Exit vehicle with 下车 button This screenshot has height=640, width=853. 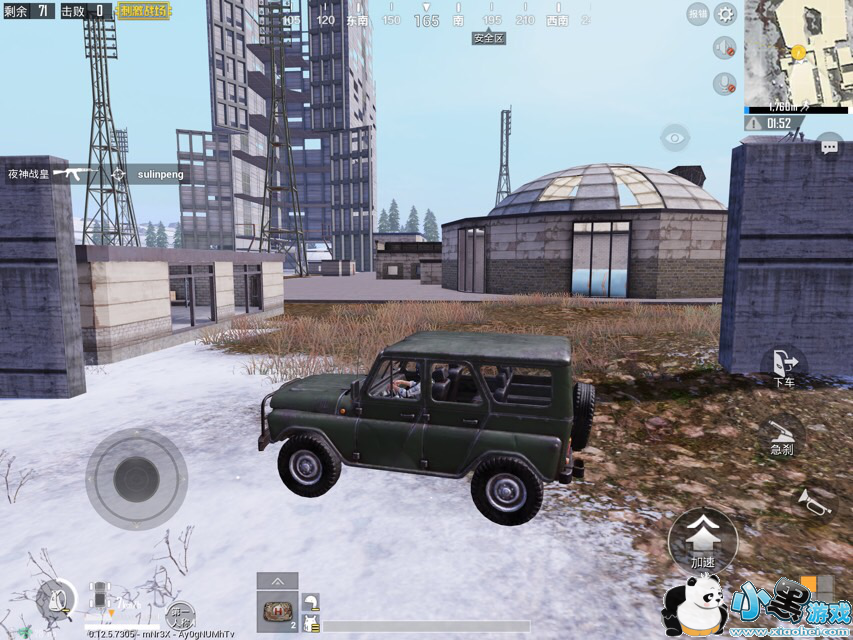783,366
